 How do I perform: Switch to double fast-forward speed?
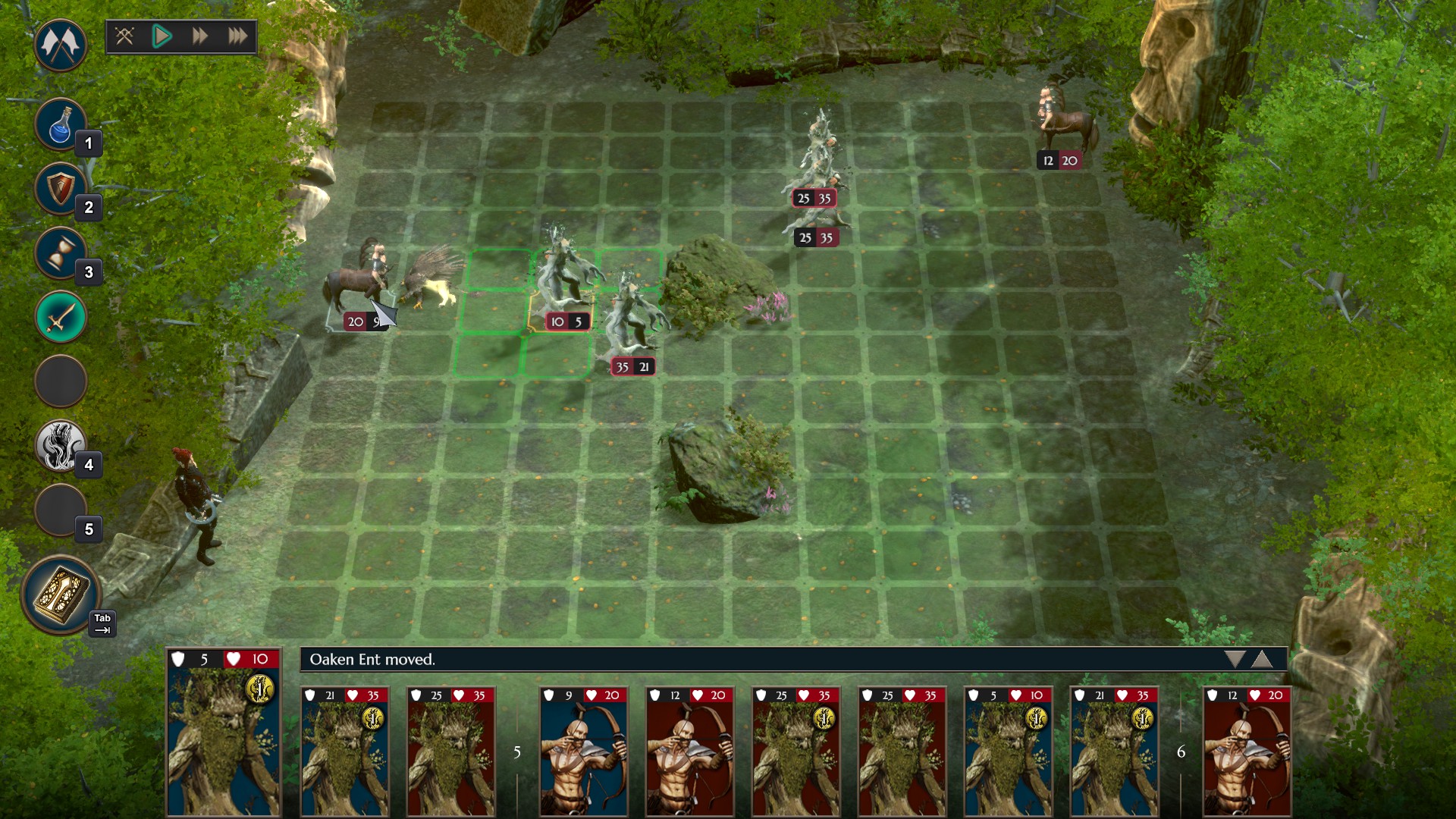click(x=199, y=36)
